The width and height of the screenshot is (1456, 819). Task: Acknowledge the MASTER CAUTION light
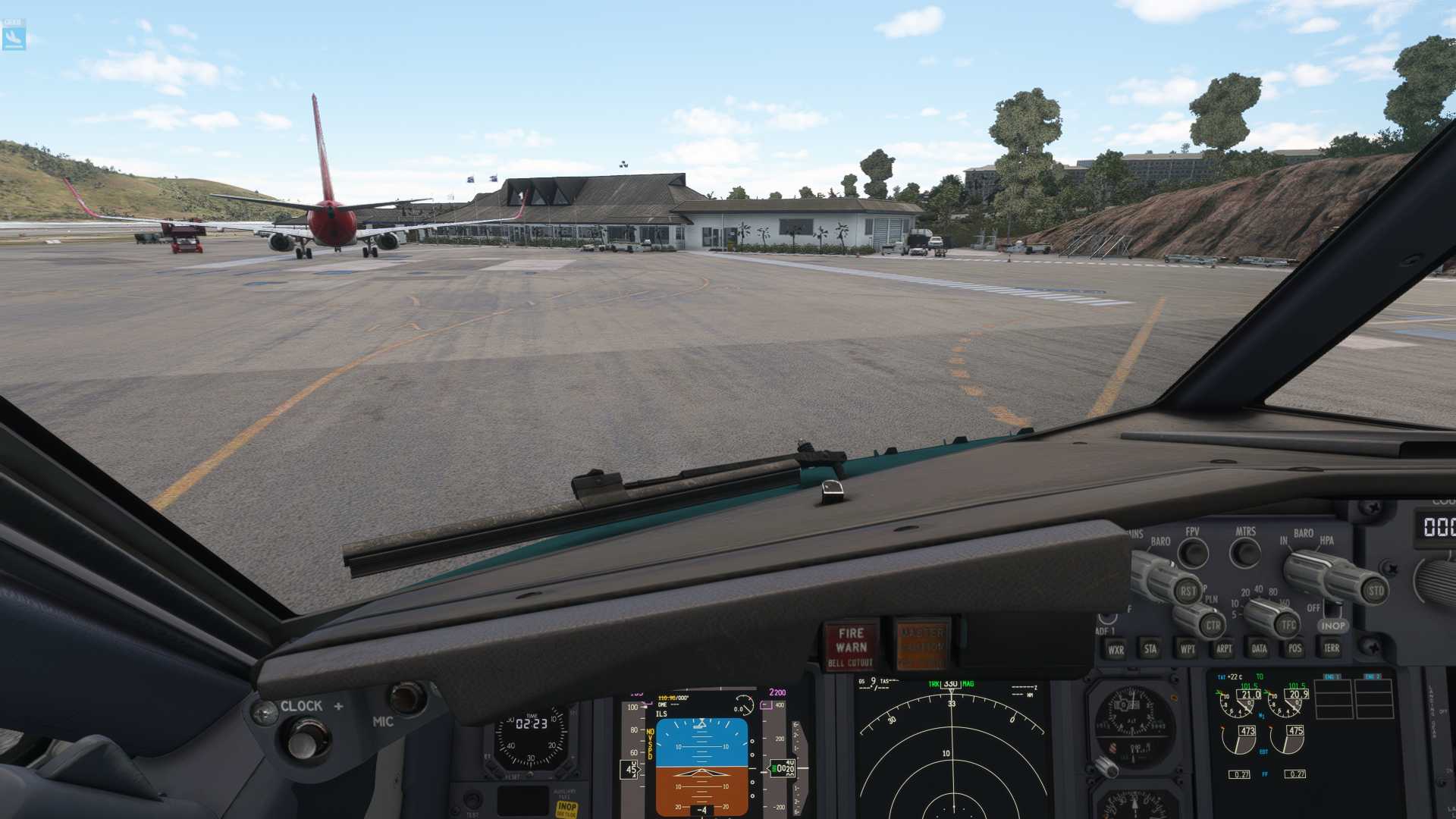coord(922,645)
